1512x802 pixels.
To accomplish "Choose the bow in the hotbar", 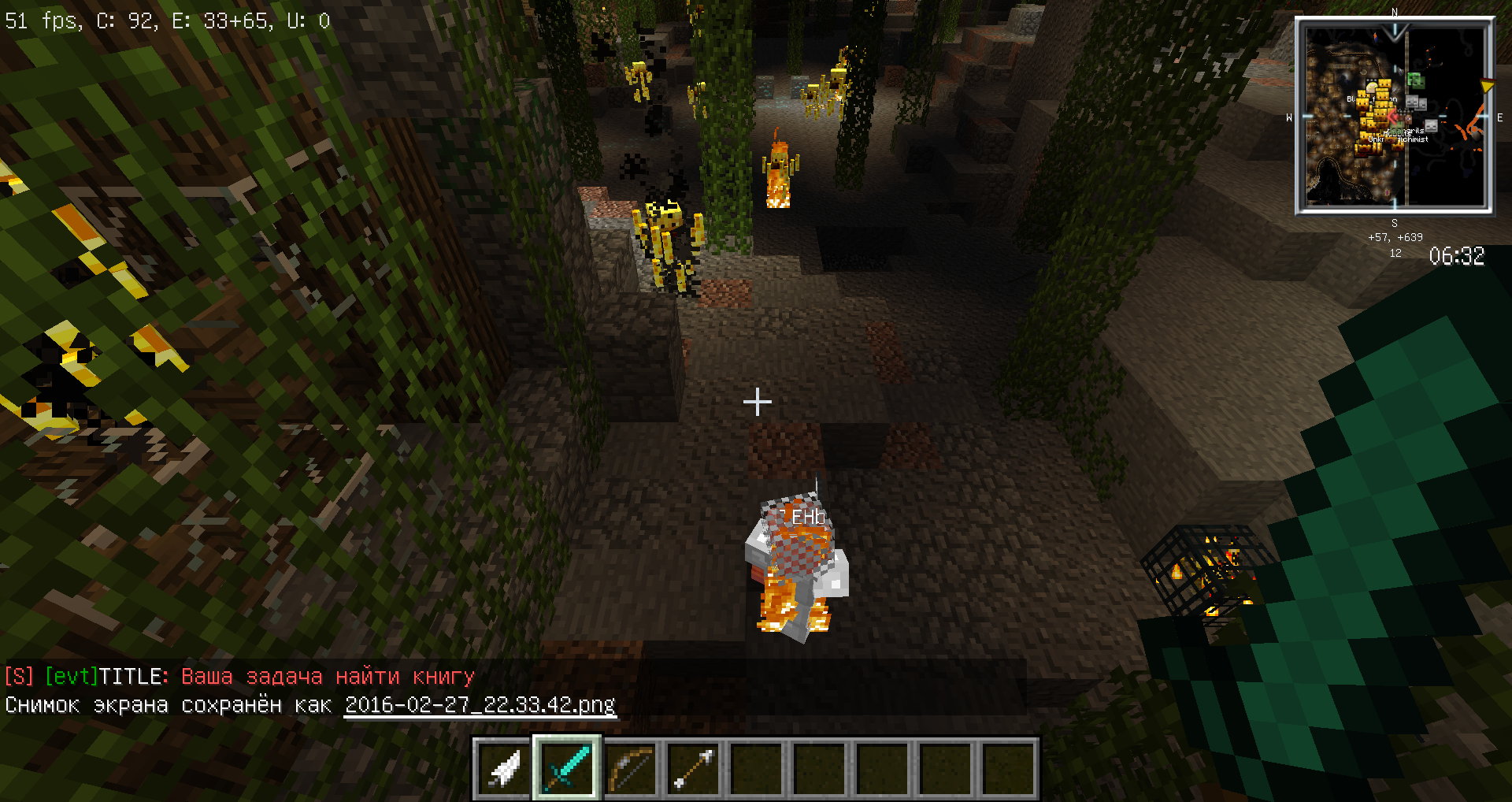I will 630,769.
